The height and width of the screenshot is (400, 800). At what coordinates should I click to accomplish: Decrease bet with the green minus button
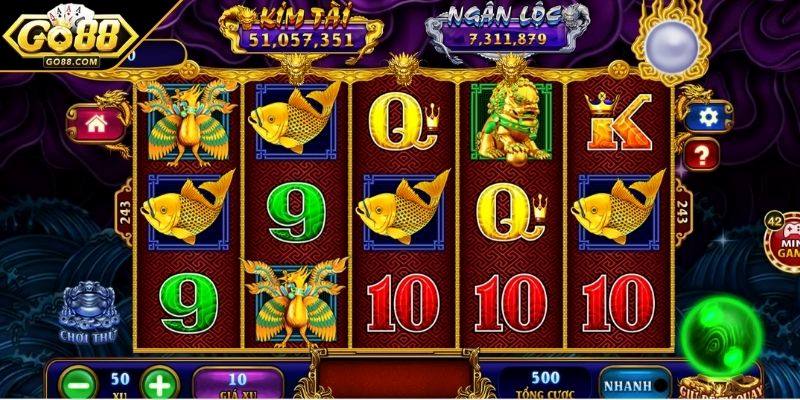point(78,384)
